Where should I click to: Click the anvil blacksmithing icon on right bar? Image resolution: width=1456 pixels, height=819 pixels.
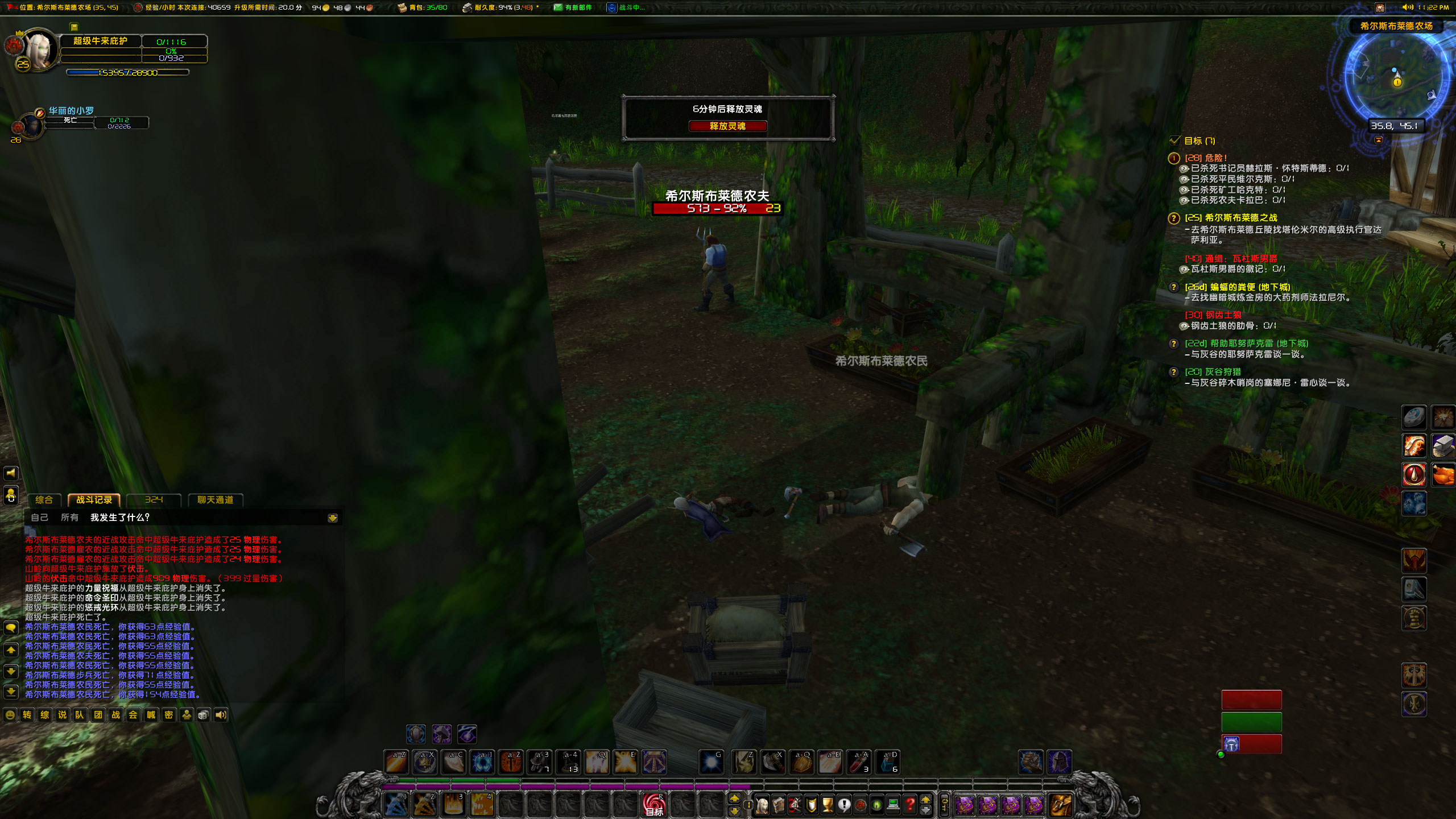pyautogui.click(x=1444, y=445)
